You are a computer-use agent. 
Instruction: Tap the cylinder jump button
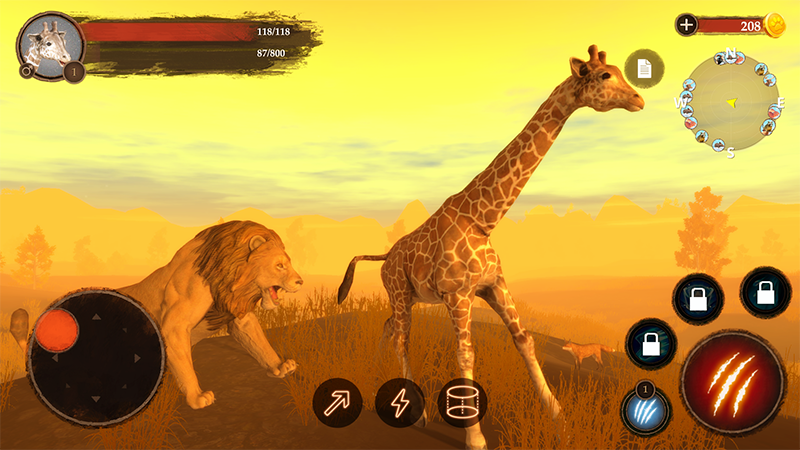[462, 403]
